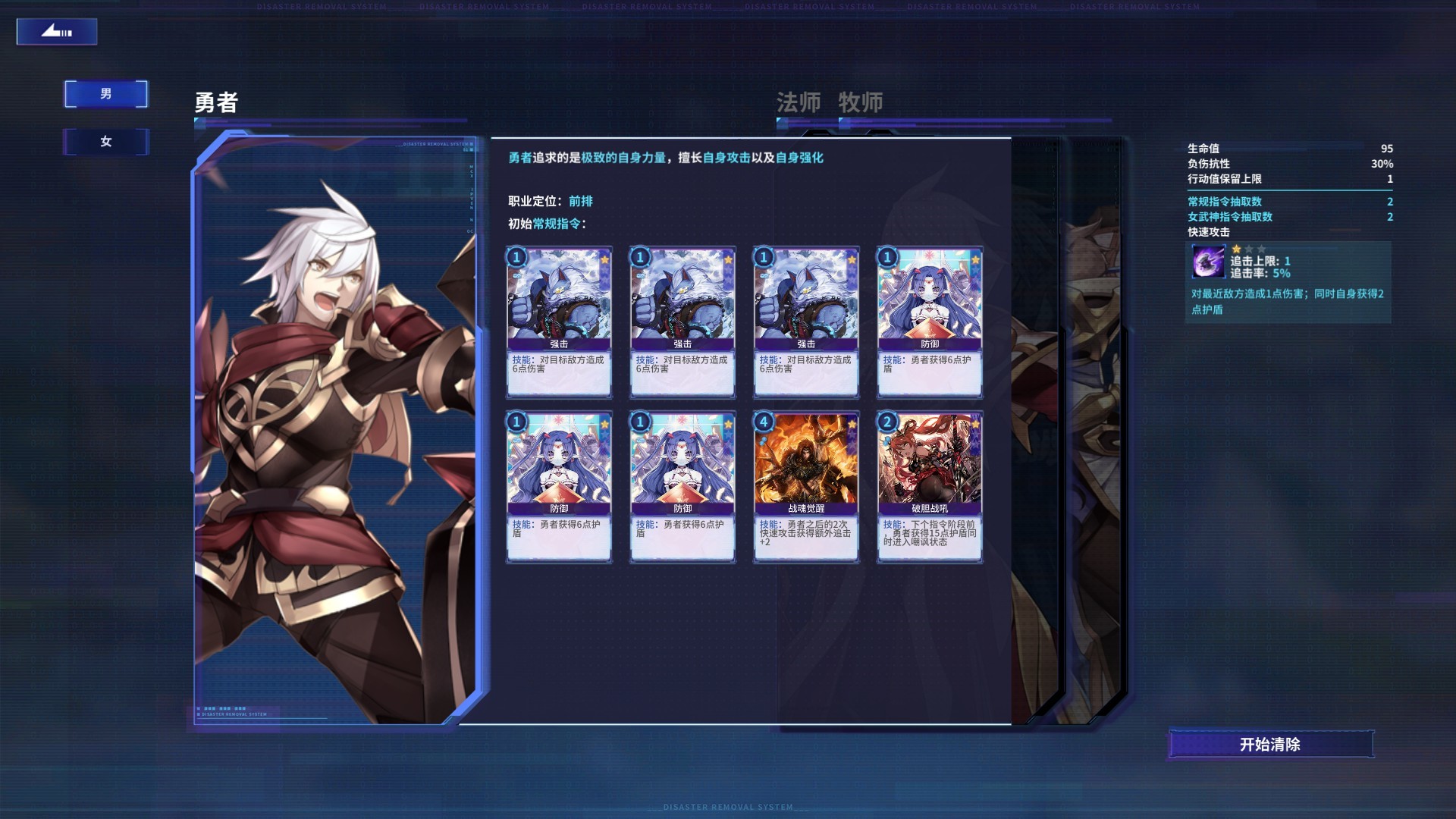Click the yellow star icon on first 防御 card
The width and height of the screenshot is (1456, 819).
pos(974,259)
